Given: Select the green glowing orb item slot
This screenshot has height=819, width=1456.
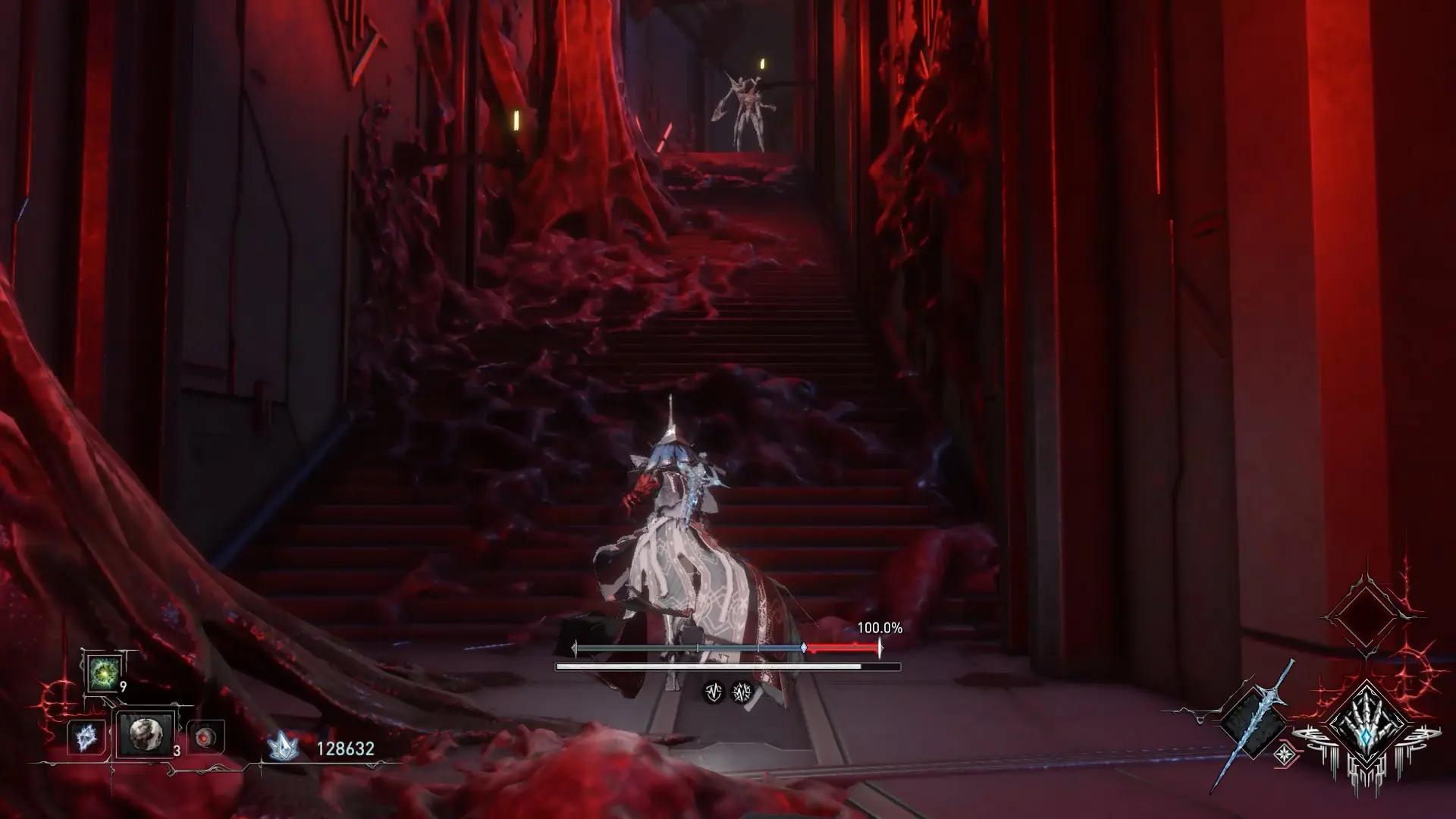Looking at the screenshot, I should [102, 674].
